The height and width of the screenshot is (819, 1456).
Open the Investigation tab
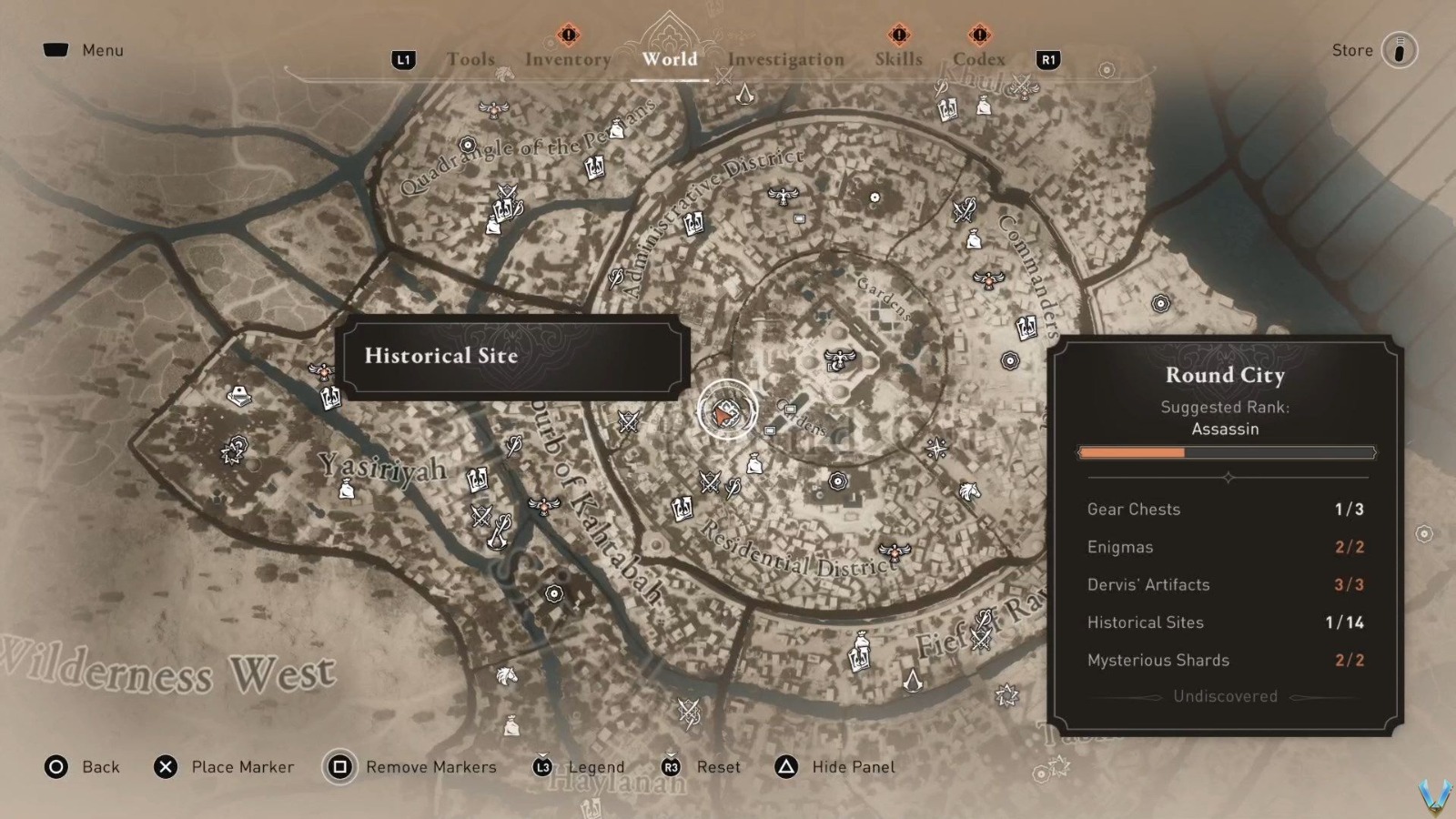[784, 59]
